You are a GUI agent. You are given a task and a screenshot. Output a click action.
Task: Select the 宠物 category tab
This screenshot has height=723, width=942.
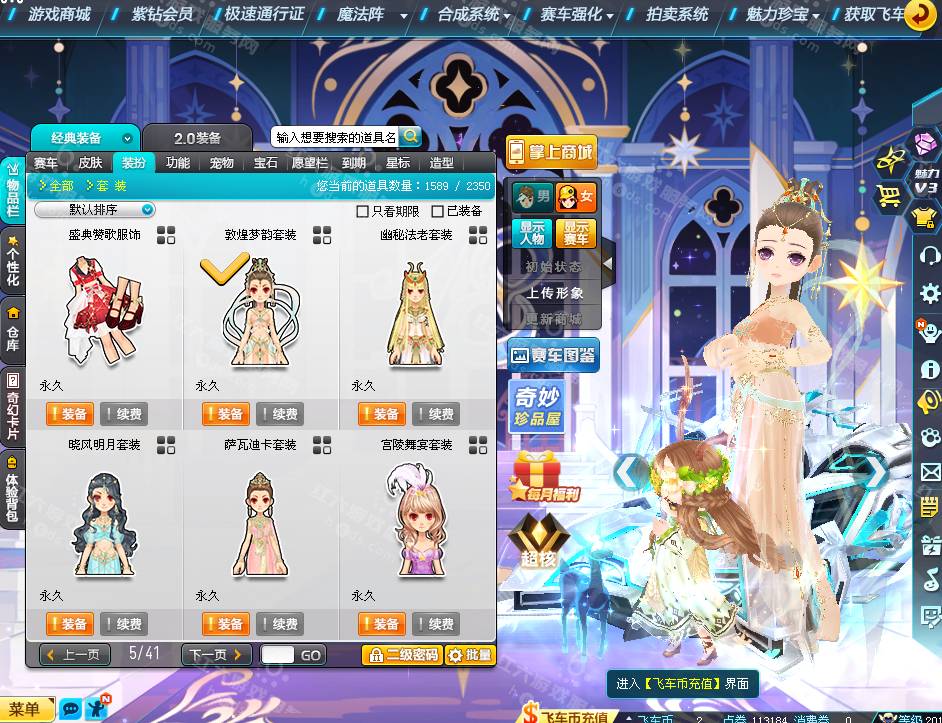[221, 163]
